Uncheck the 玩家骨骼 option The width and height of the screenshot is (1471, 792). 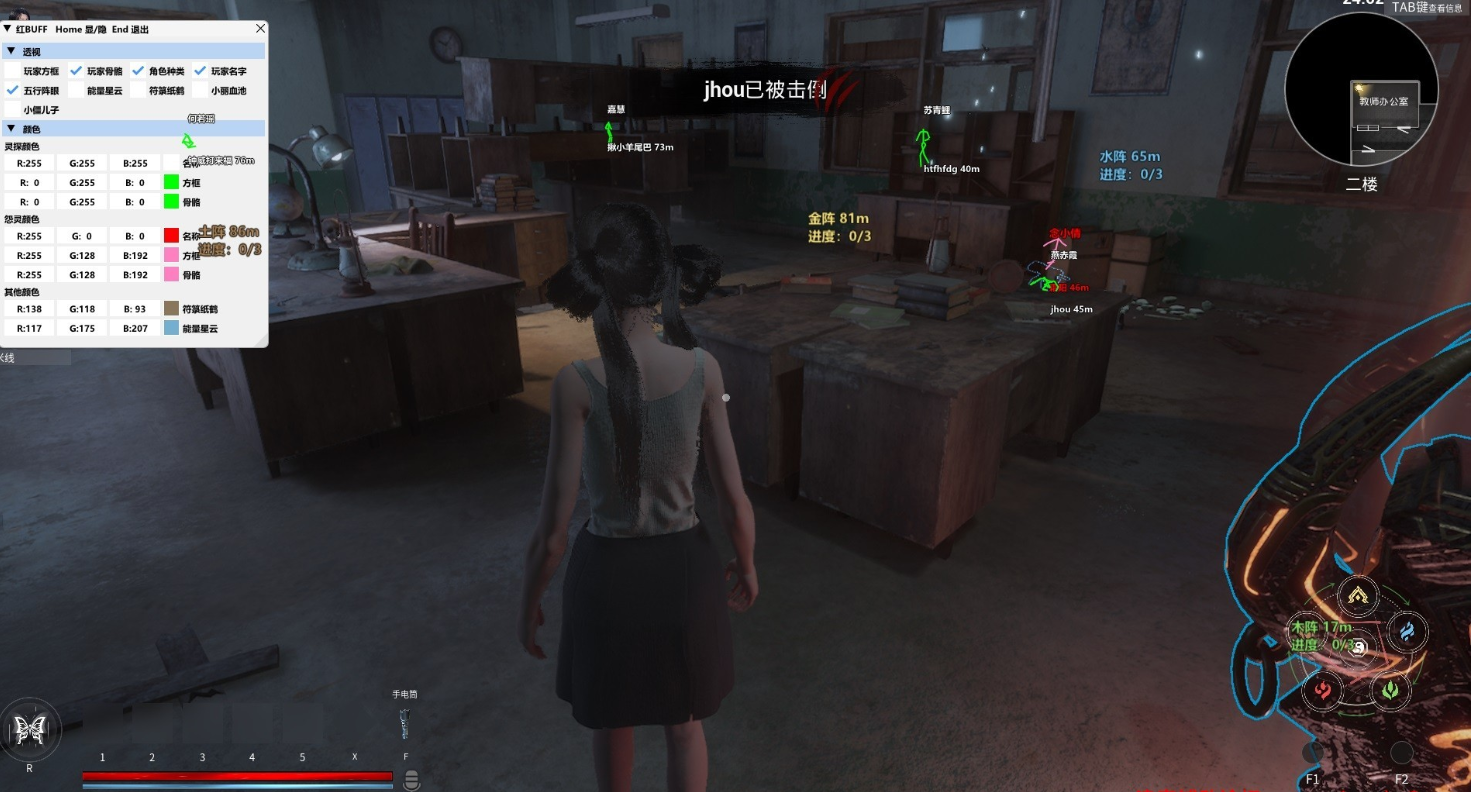76,71
